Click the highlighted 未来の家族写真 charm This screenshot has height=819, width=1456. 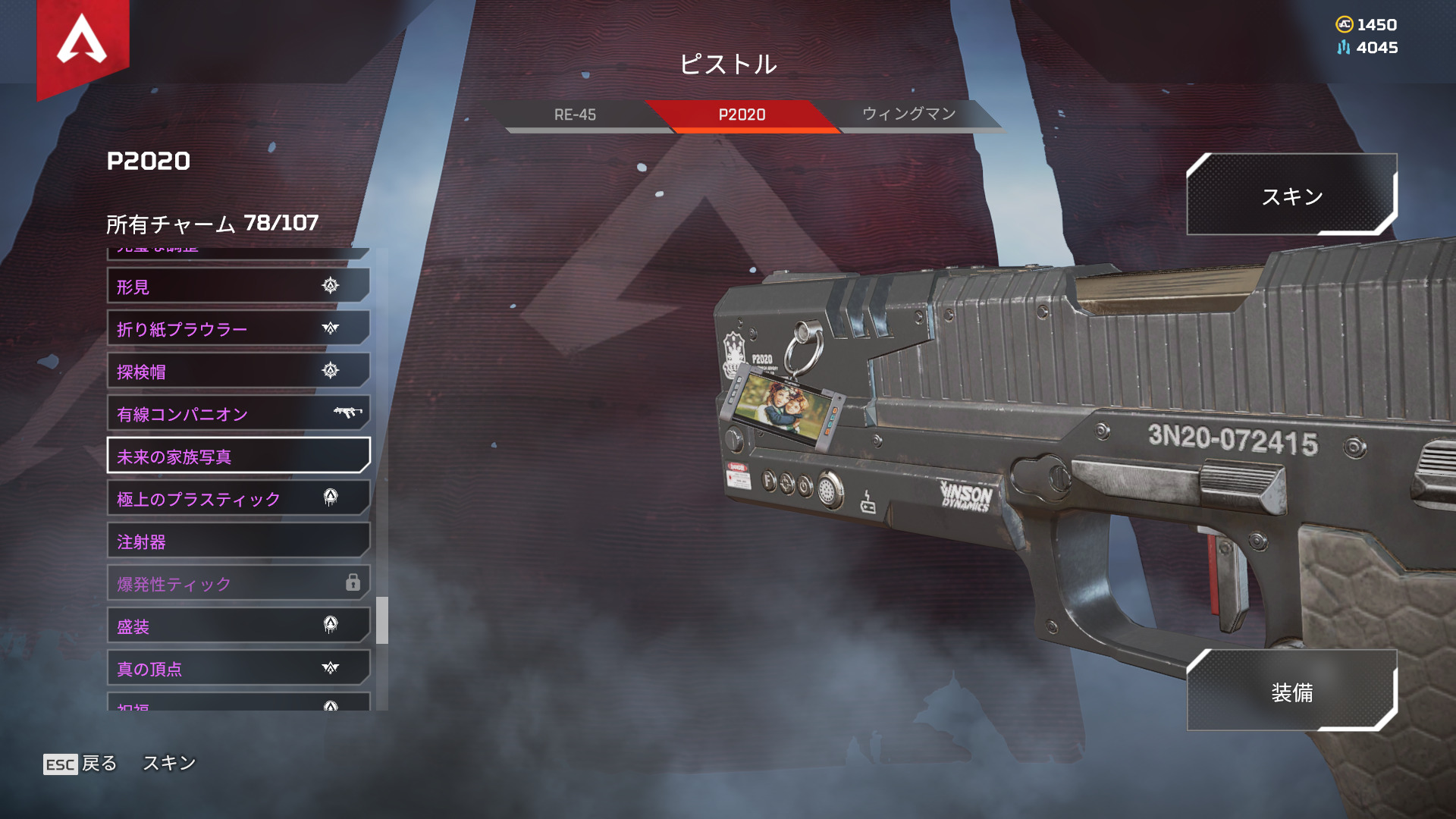[x=238, y=457]
